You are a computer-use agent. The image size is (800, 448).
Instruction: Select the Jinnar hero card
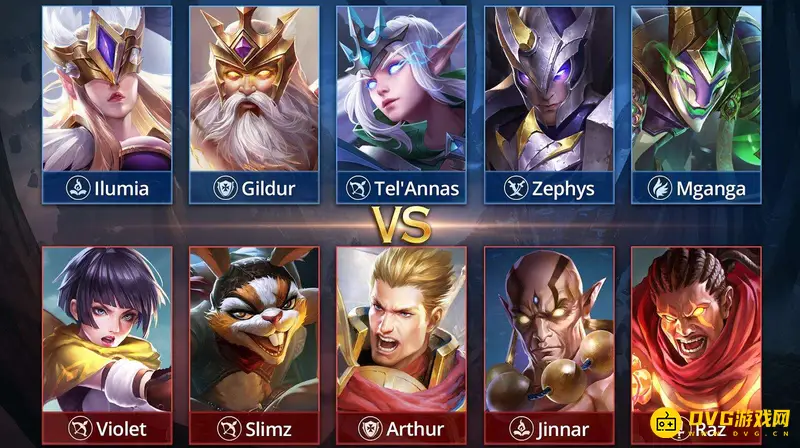tap(549, 343)
